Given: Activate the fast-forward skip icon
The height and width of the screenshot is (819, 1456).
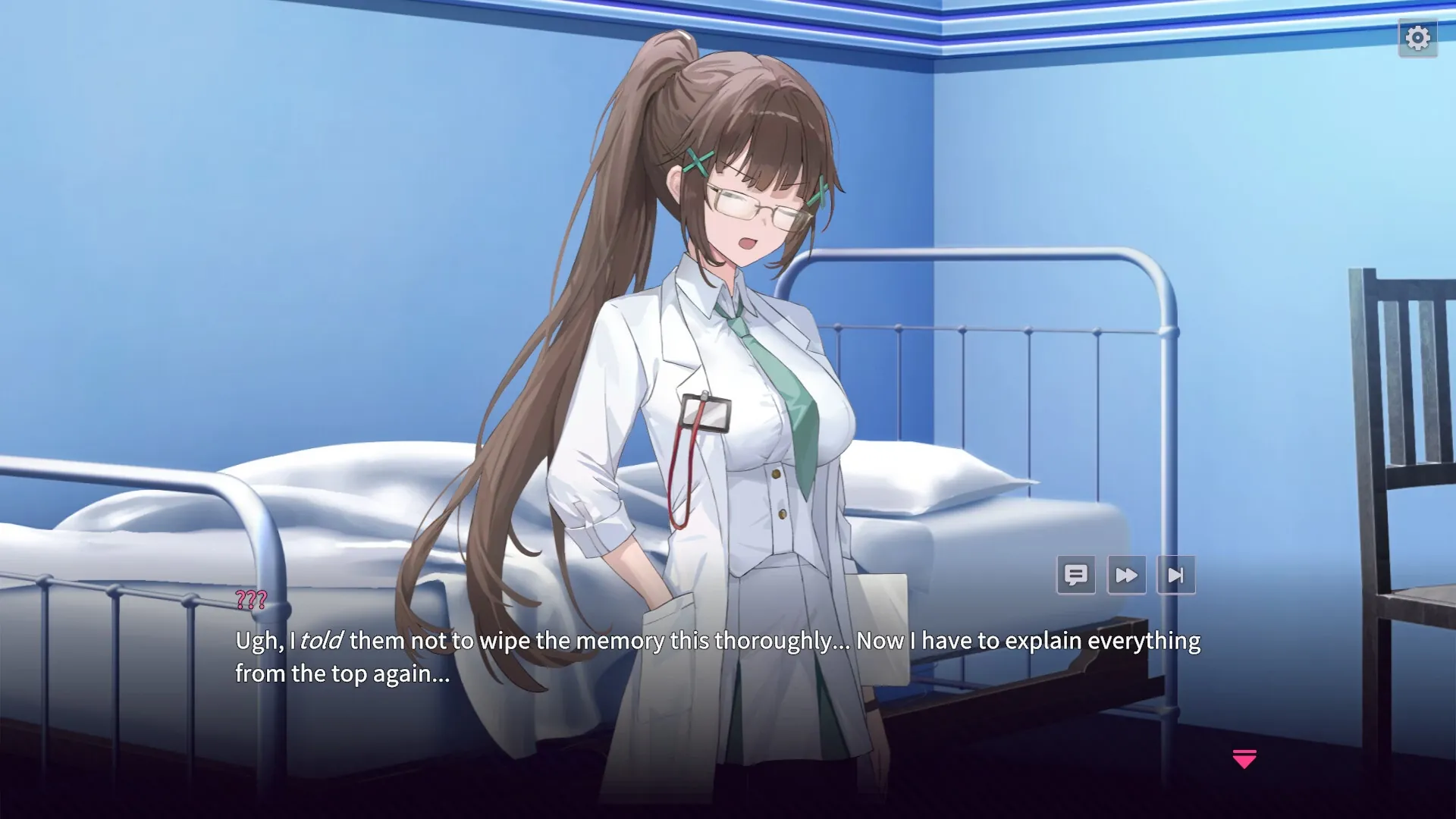Looking at the screenshot, I should [x=1126, y=575].
